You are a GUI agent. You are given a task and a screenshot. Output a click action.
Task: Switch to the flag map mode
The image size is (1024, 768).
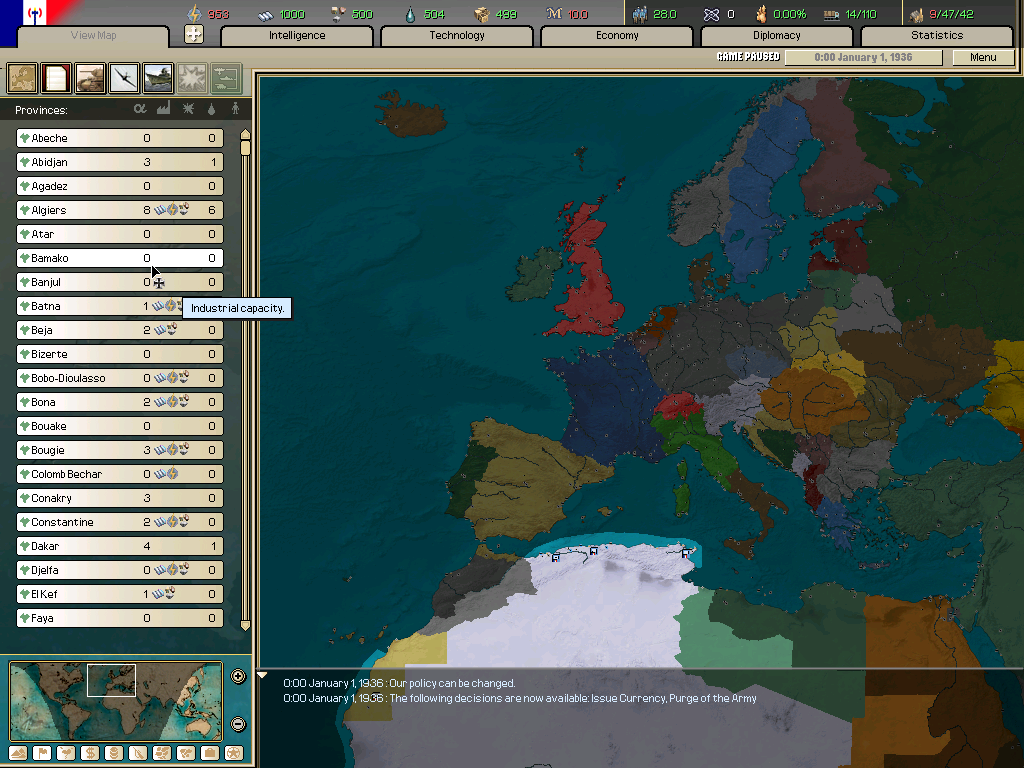click(x=42, y=753)
